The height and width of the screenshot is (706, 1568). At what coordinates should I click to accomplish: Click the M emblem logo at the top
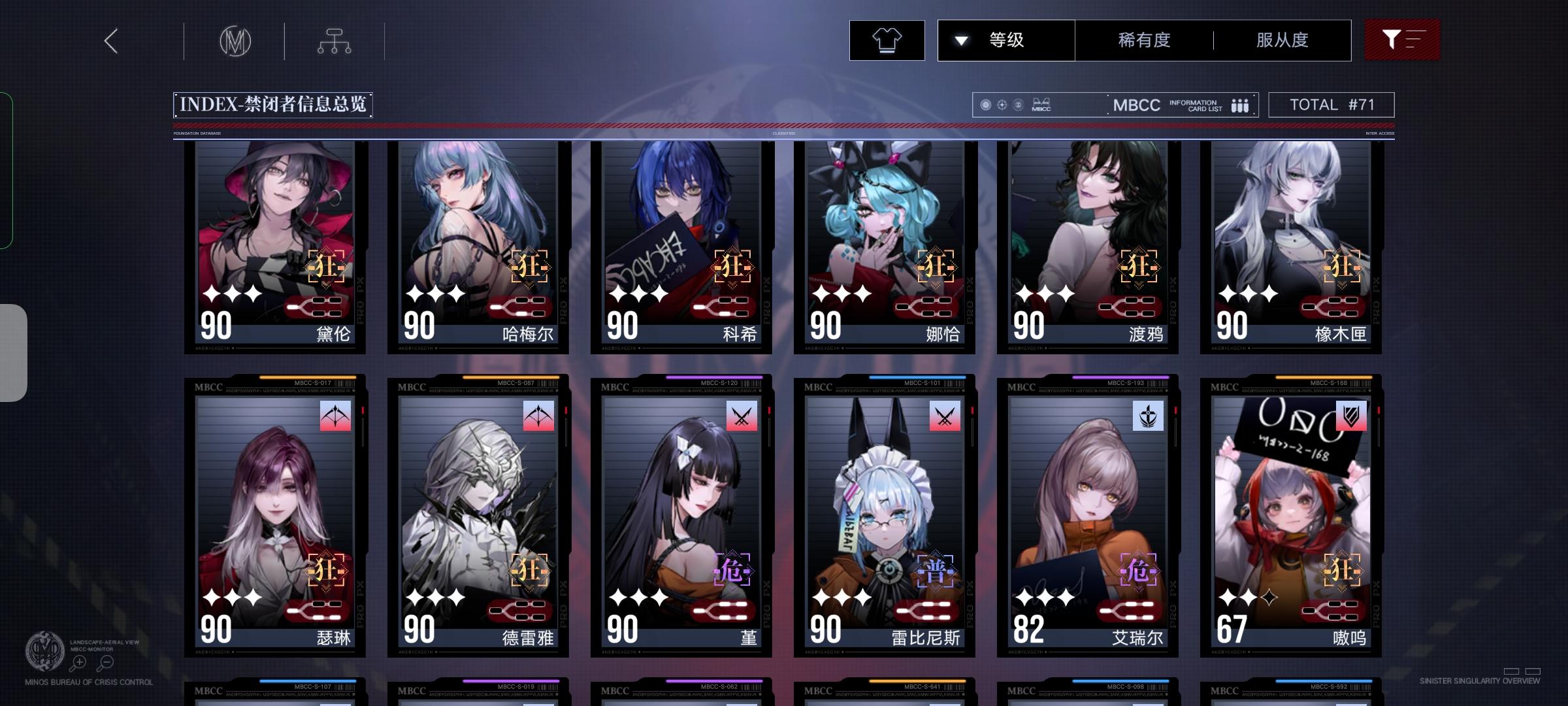[235, 41]
